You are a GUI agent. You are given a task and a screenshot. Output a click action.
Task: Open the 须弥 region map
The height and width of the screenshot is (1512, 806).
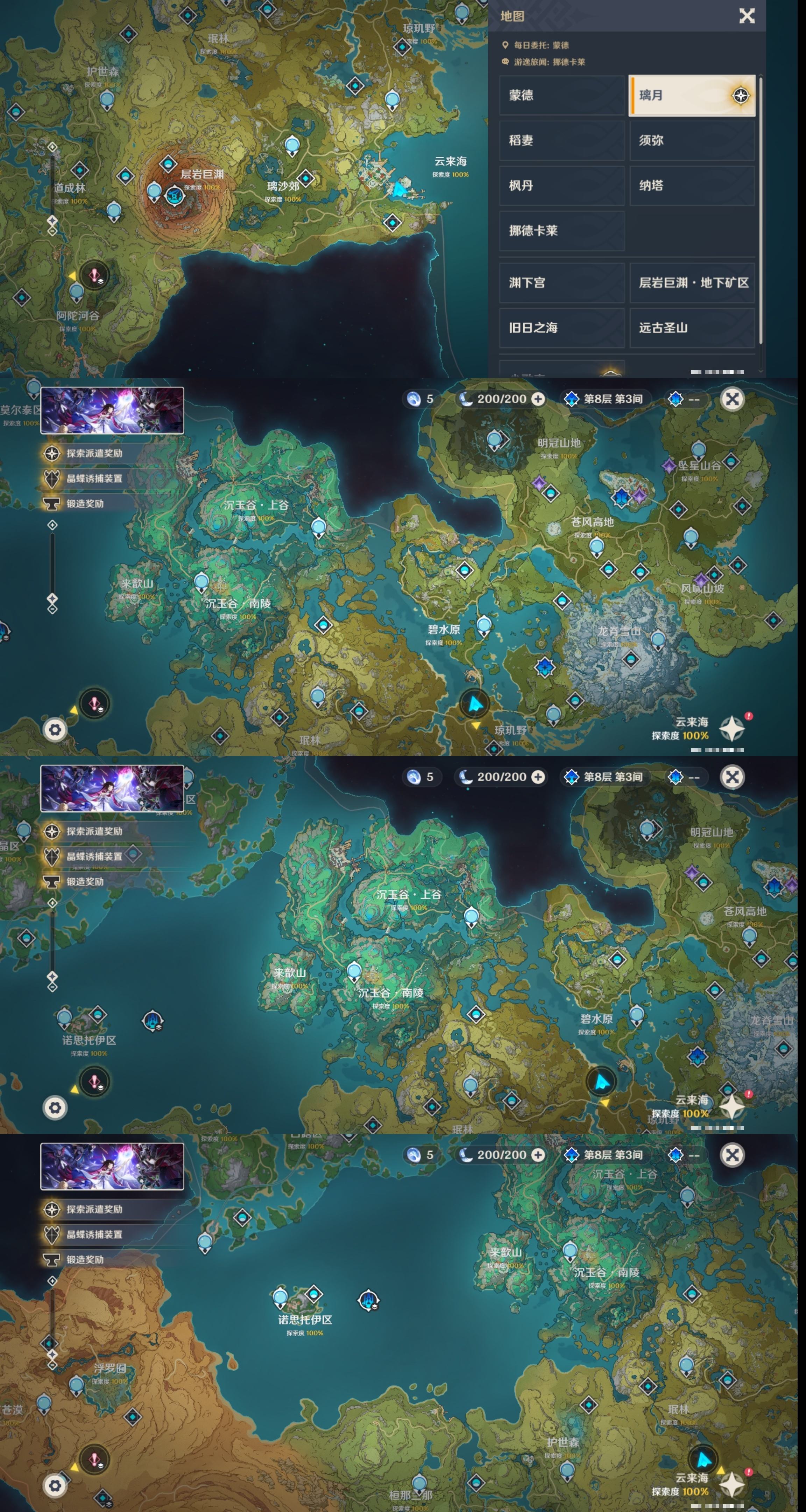point(691,140)
